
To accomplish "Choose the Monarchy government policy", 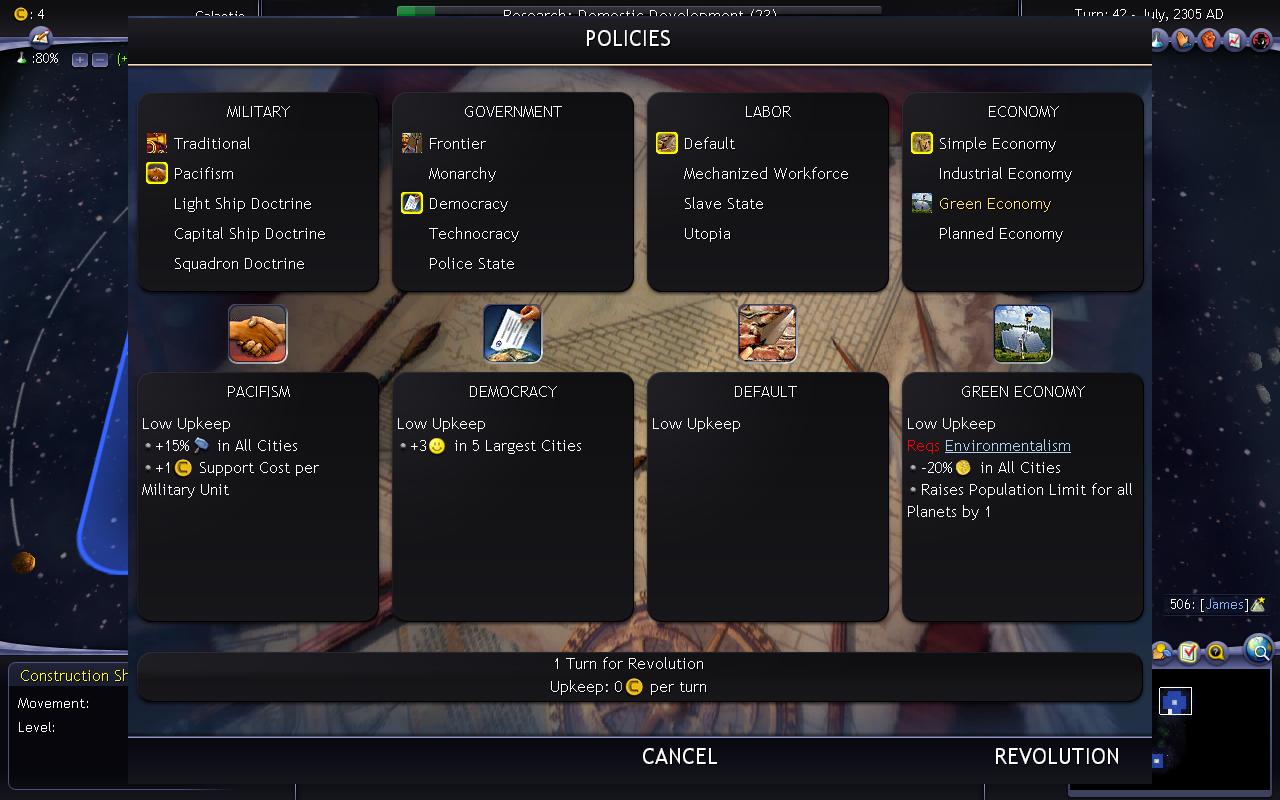I will [462, 174].
